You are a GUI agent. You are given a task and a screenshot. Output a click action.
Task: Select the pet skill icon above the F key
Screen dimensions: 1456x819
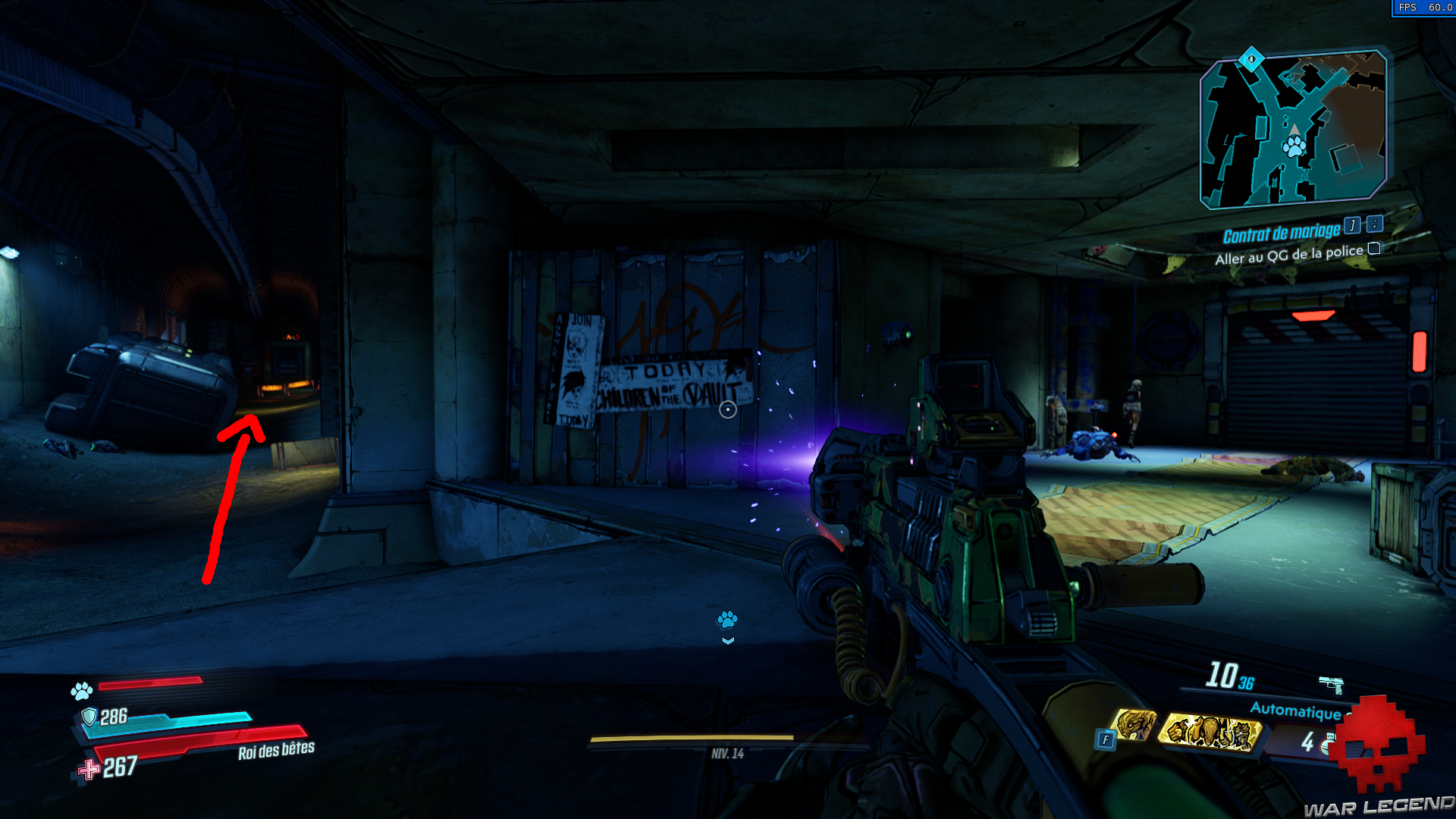pos(1136,726)
